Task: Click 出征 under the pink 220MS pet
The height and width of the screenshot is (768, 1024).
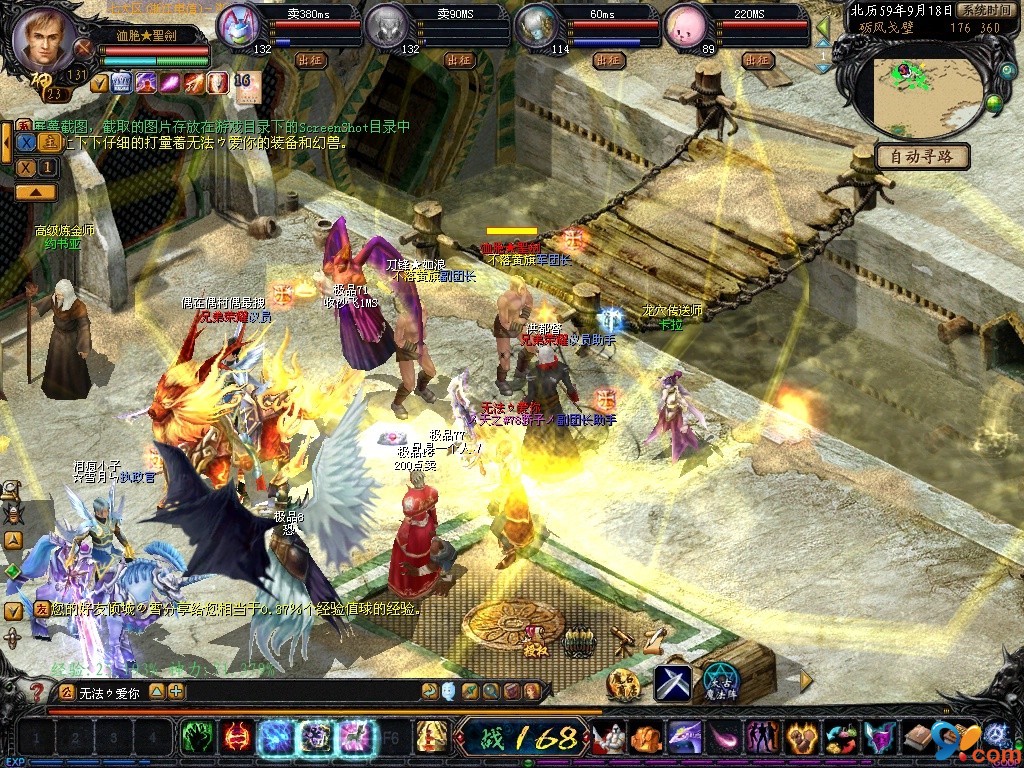Action: [x=756, y=60]
